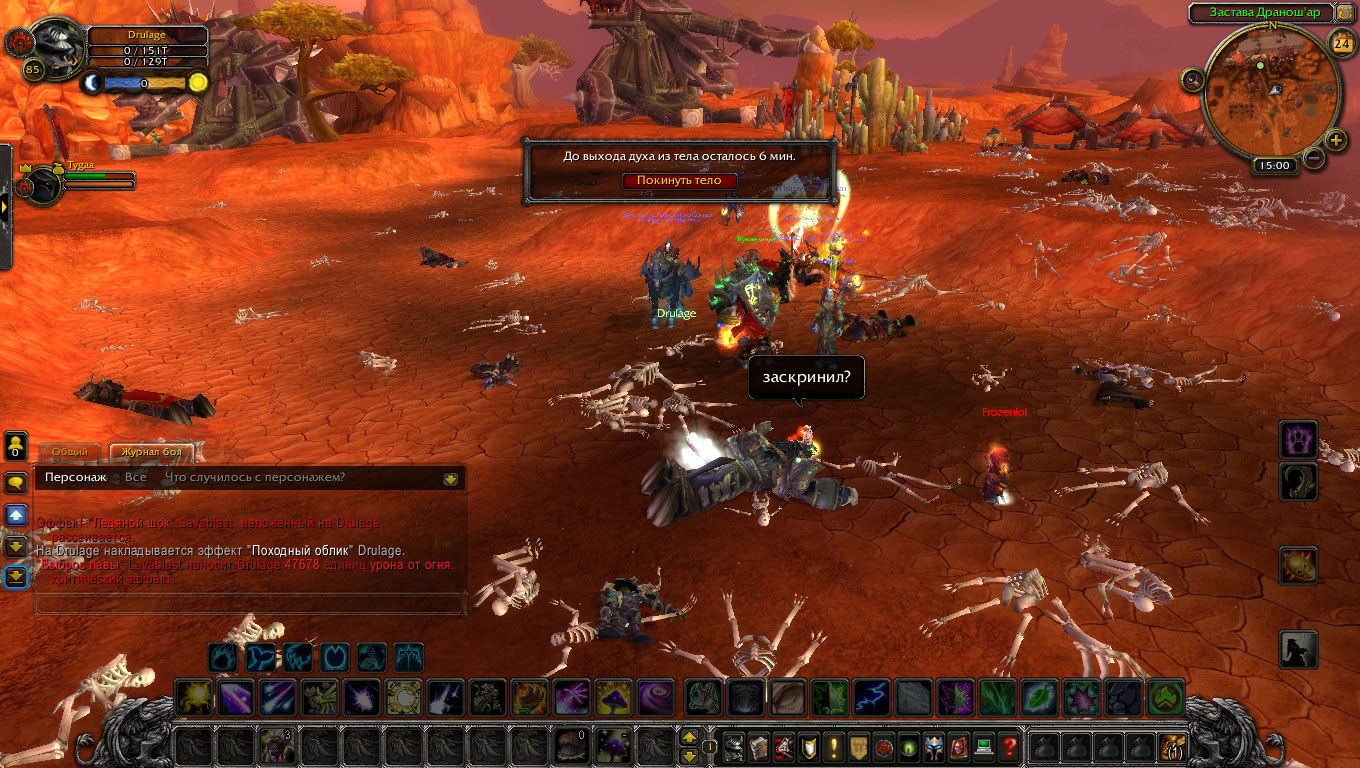
Task: Open the yellow exclamation mark quest log
Action: coord(833,746)
